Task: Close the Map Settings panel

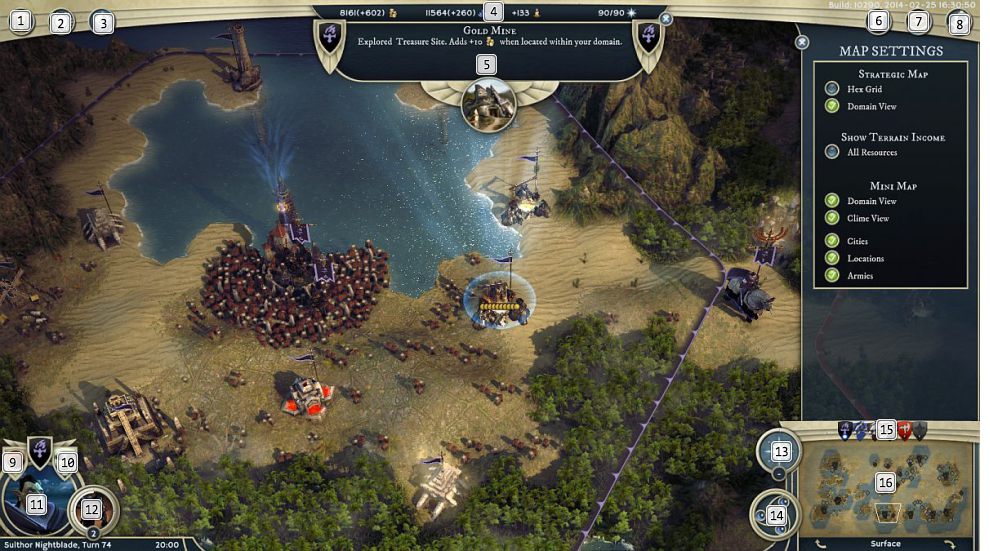Action: [x=801, y=43]
